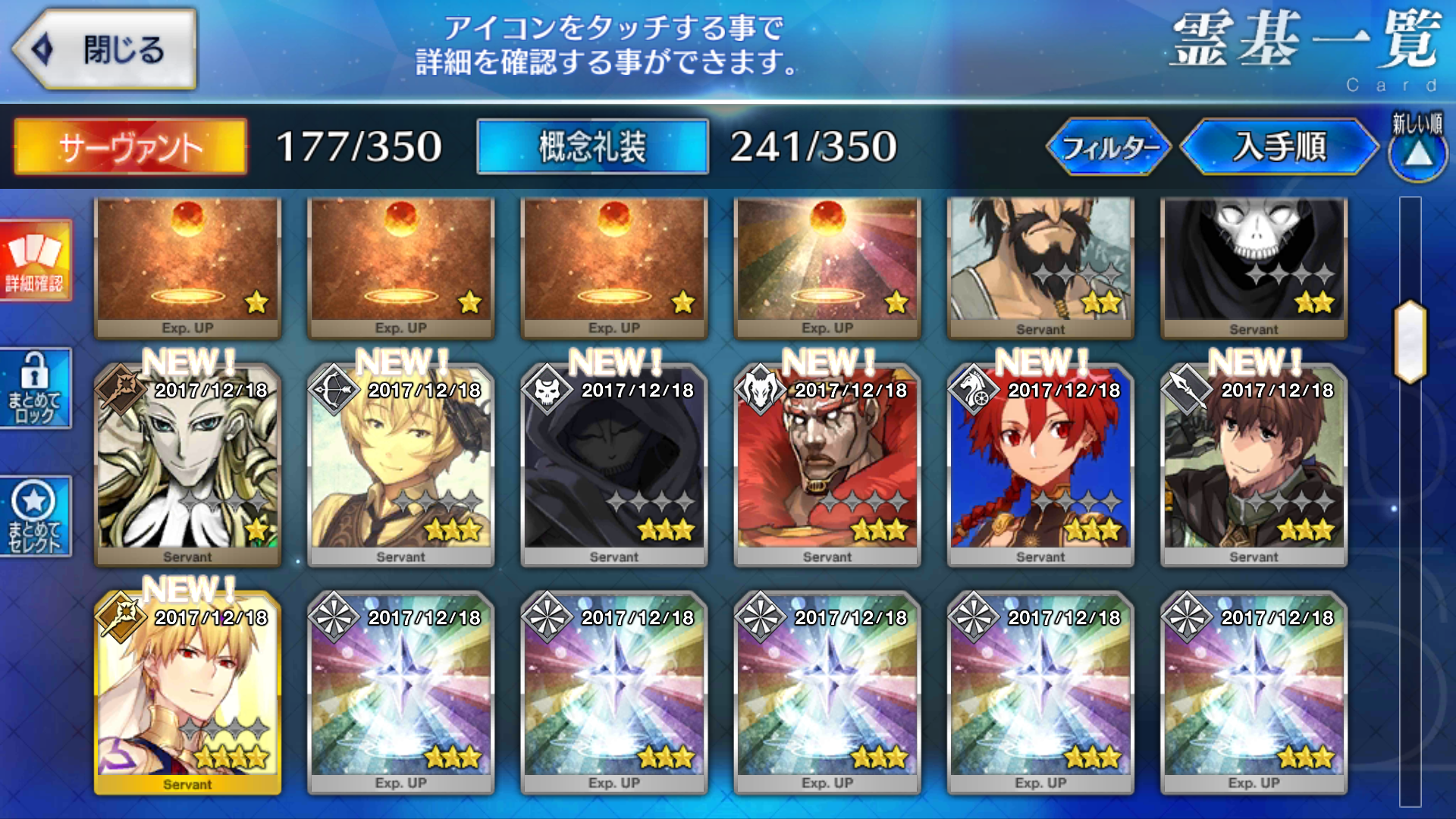Click the scrollbar handle on the right
Image resolution: width=1456 pixels, height=819 pixels.
click(x=1410, y=341)
